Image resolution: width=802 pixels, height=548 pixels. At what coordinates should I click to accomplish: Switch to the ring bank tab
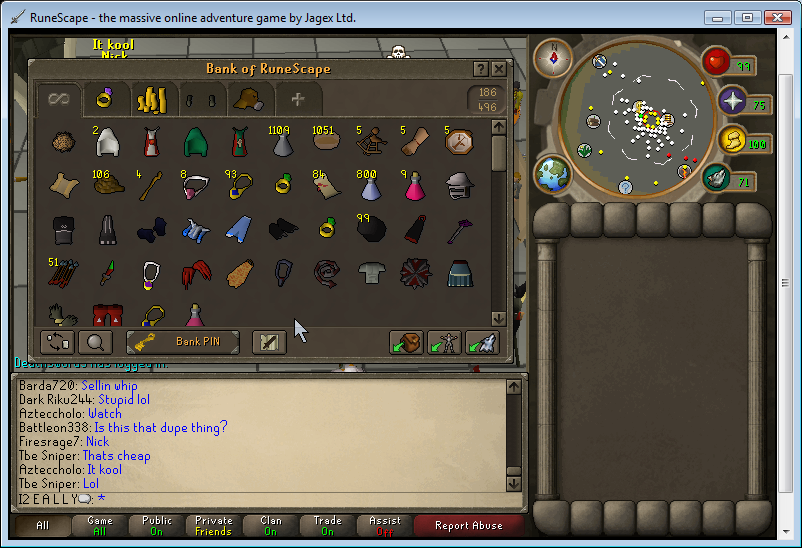coord(104,98)
